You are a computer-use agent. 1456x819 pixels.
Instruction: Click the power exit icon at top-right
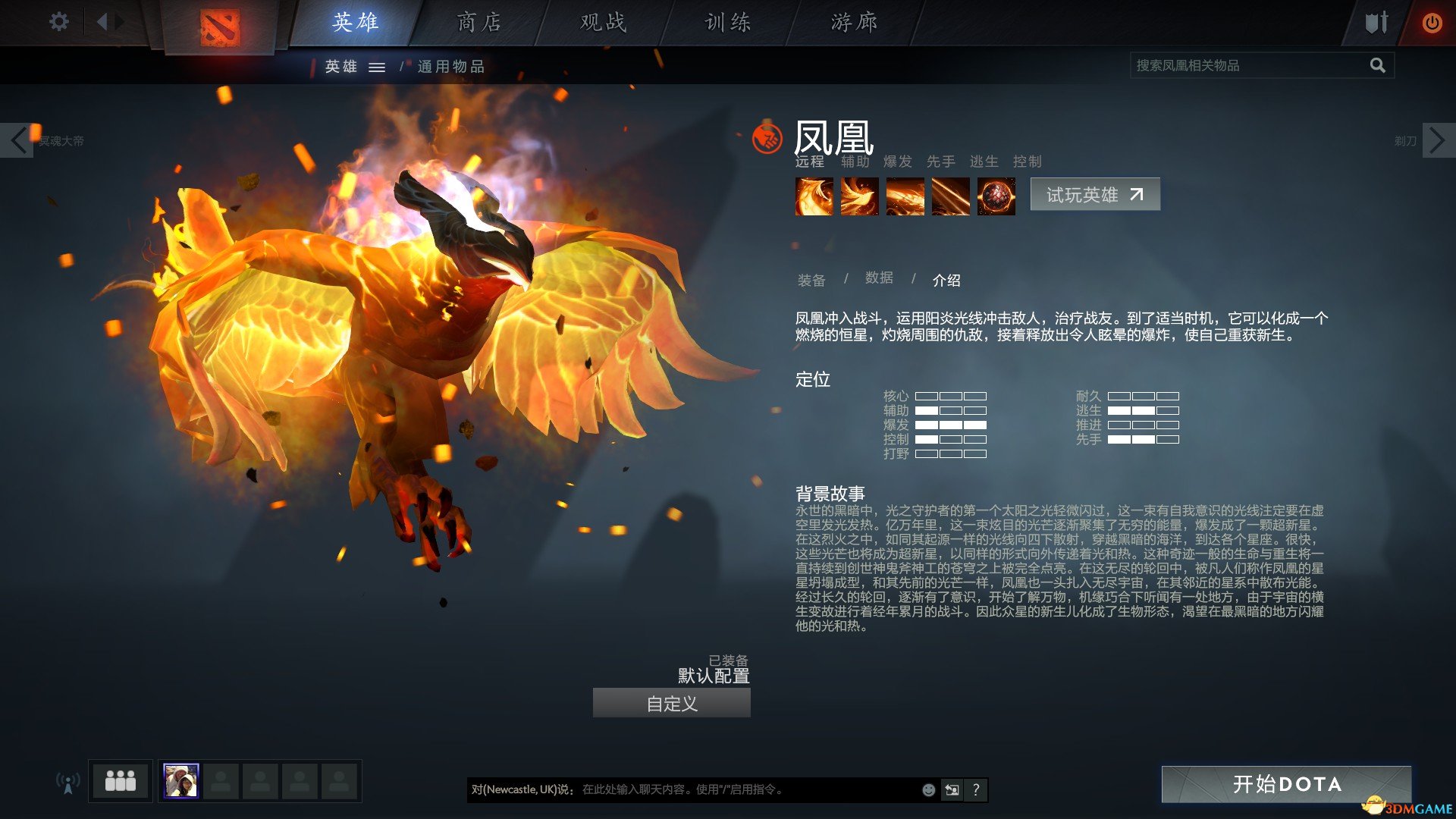click(1432, 23)
